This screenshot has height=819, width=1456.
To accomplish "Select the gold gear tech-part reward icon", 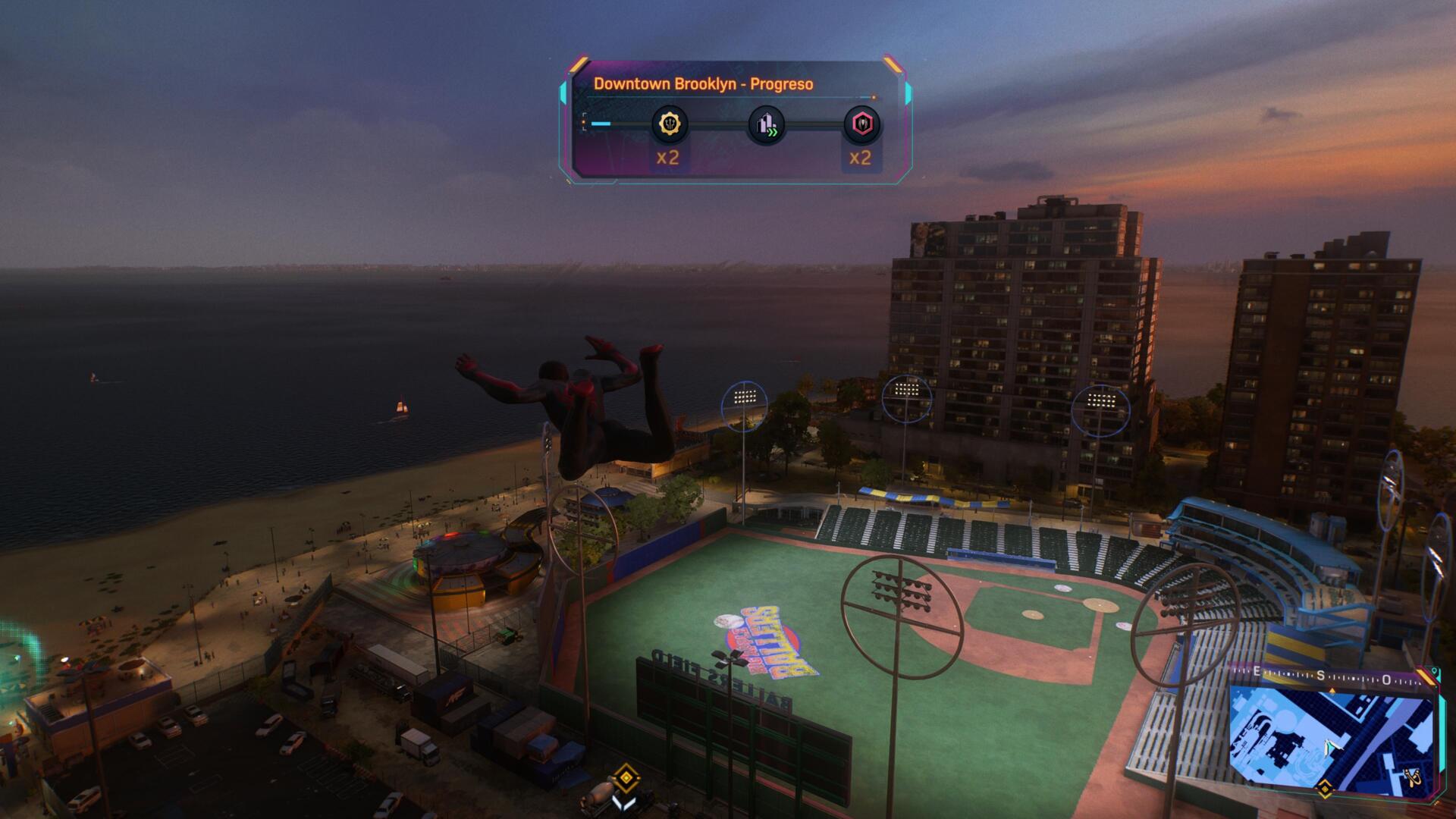I will pos(670,124).
